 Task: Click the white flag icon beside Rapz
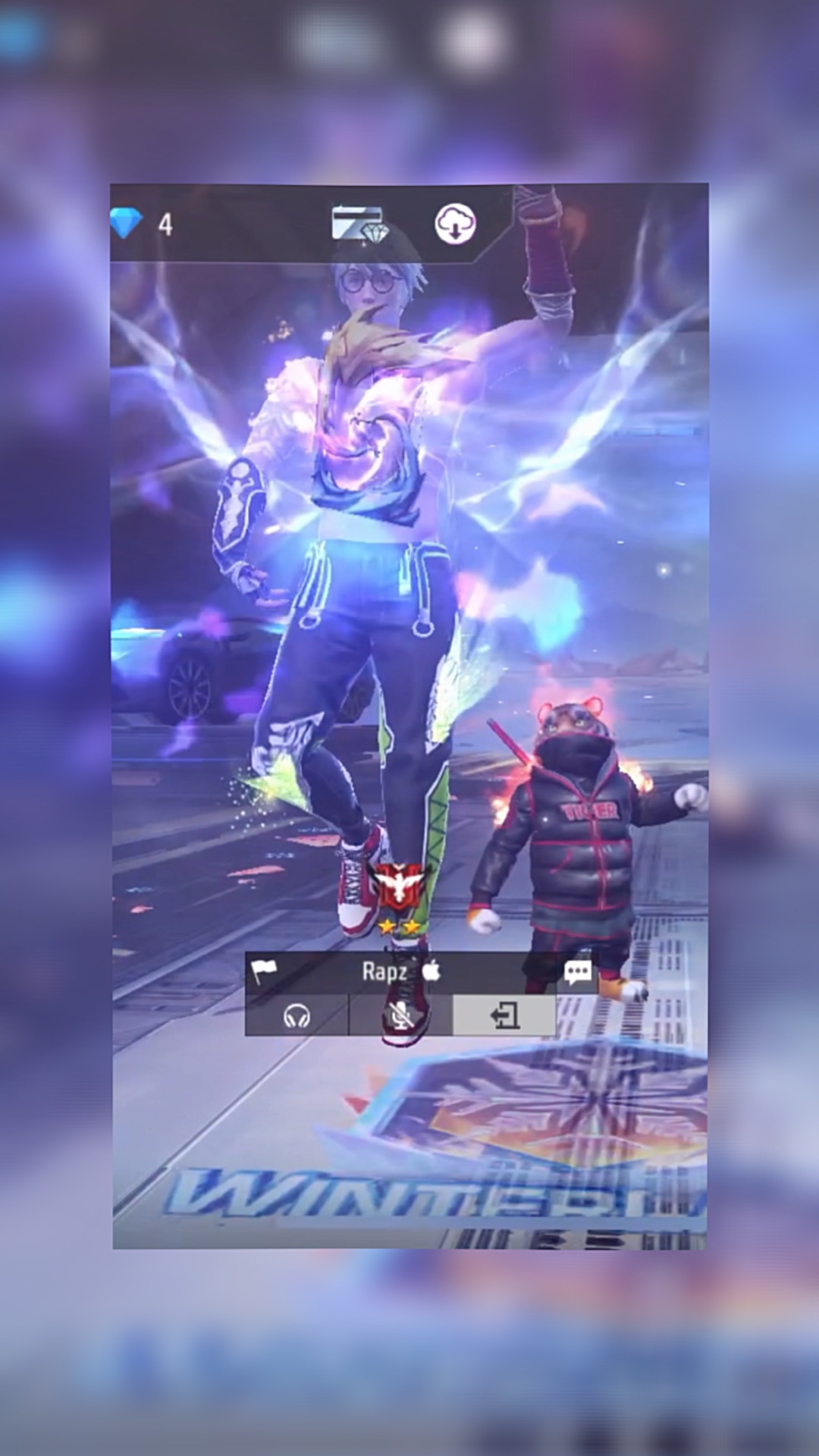(x=263, y=971)
